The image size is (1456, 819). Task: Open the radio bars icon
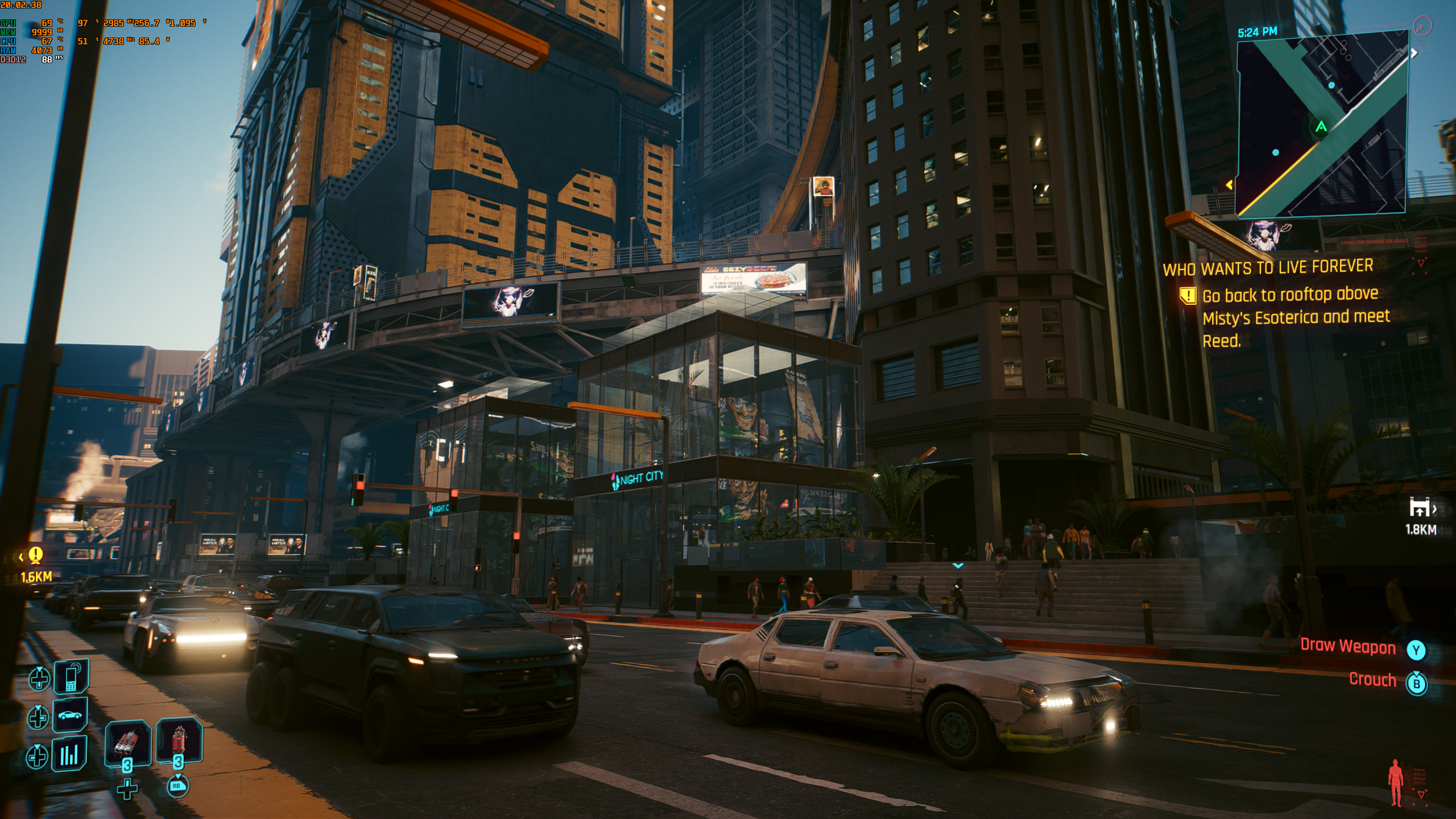click(69, 754)
